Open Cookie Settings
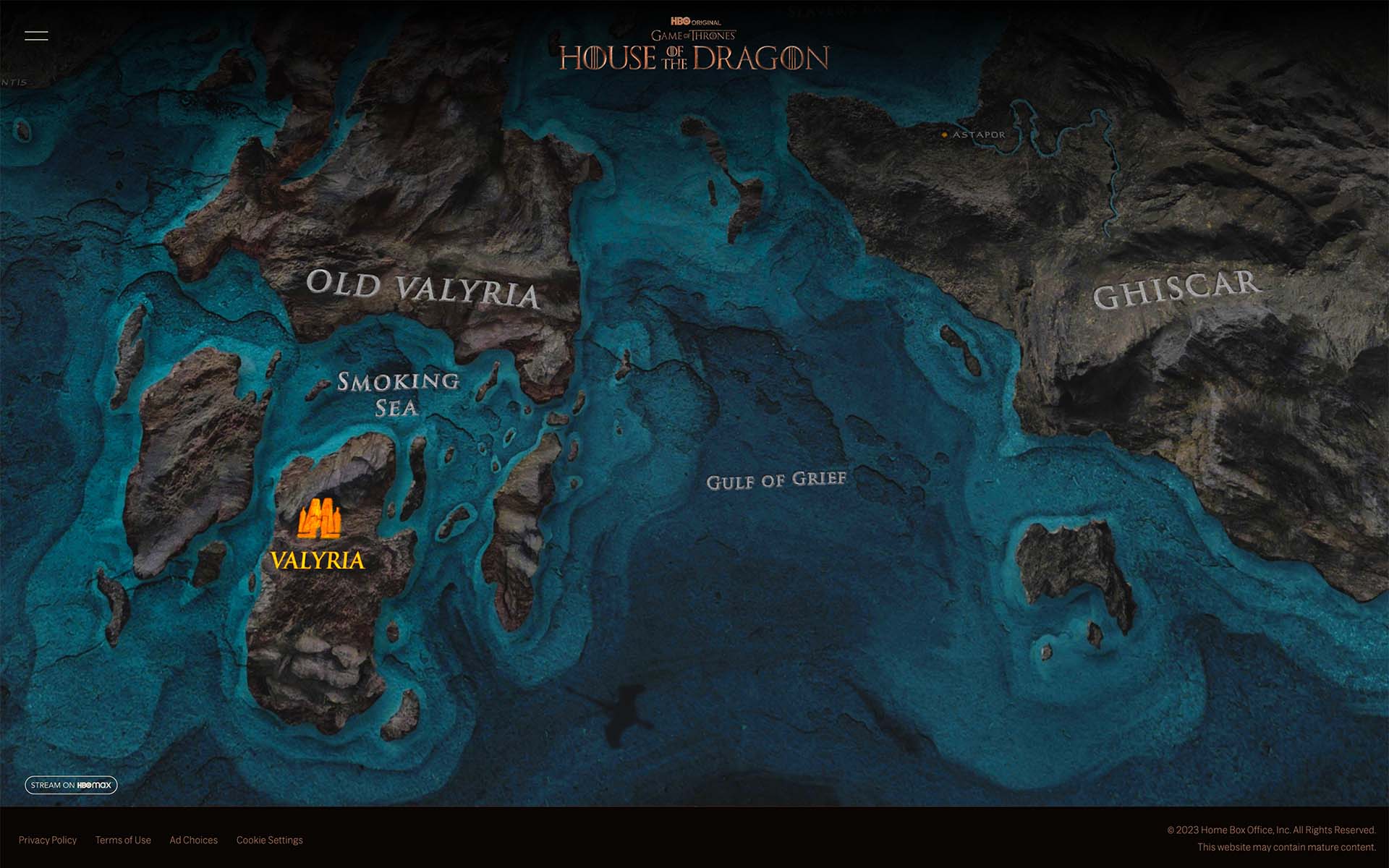Viewport: 1389px width, 868px height. click(269, 840)
